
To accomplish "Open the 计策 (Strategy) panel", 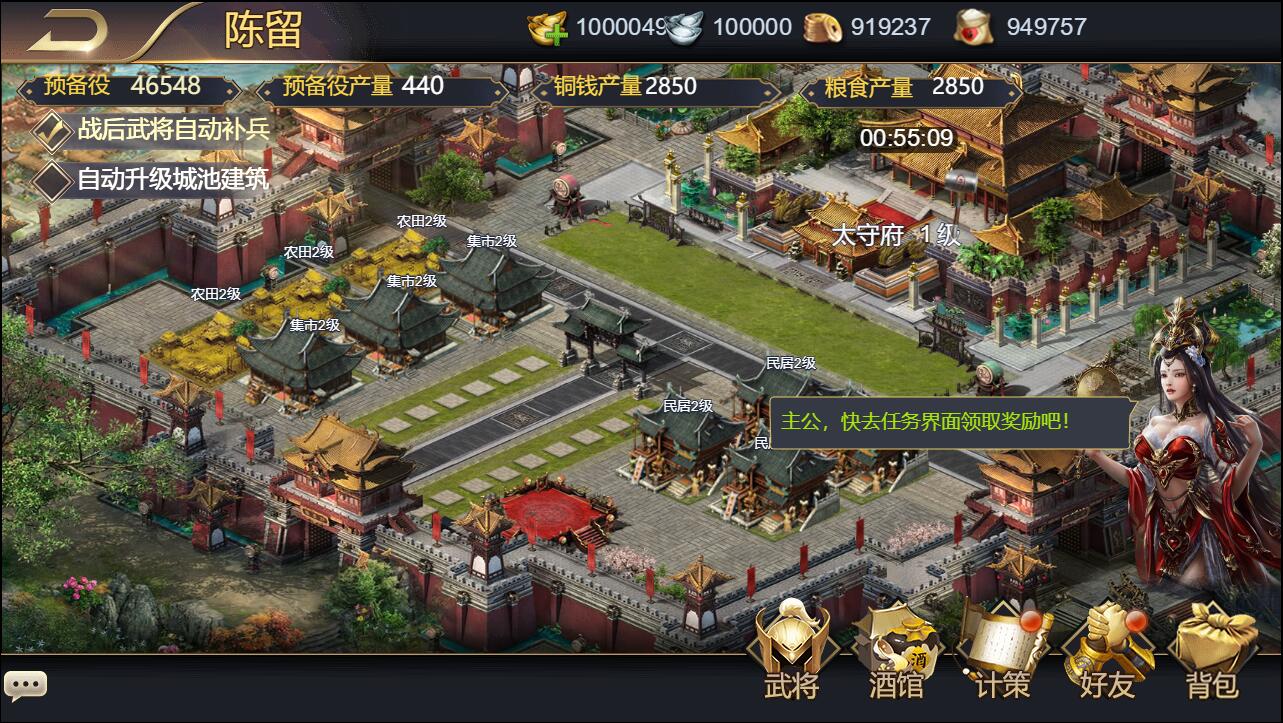I will 1001,650.
